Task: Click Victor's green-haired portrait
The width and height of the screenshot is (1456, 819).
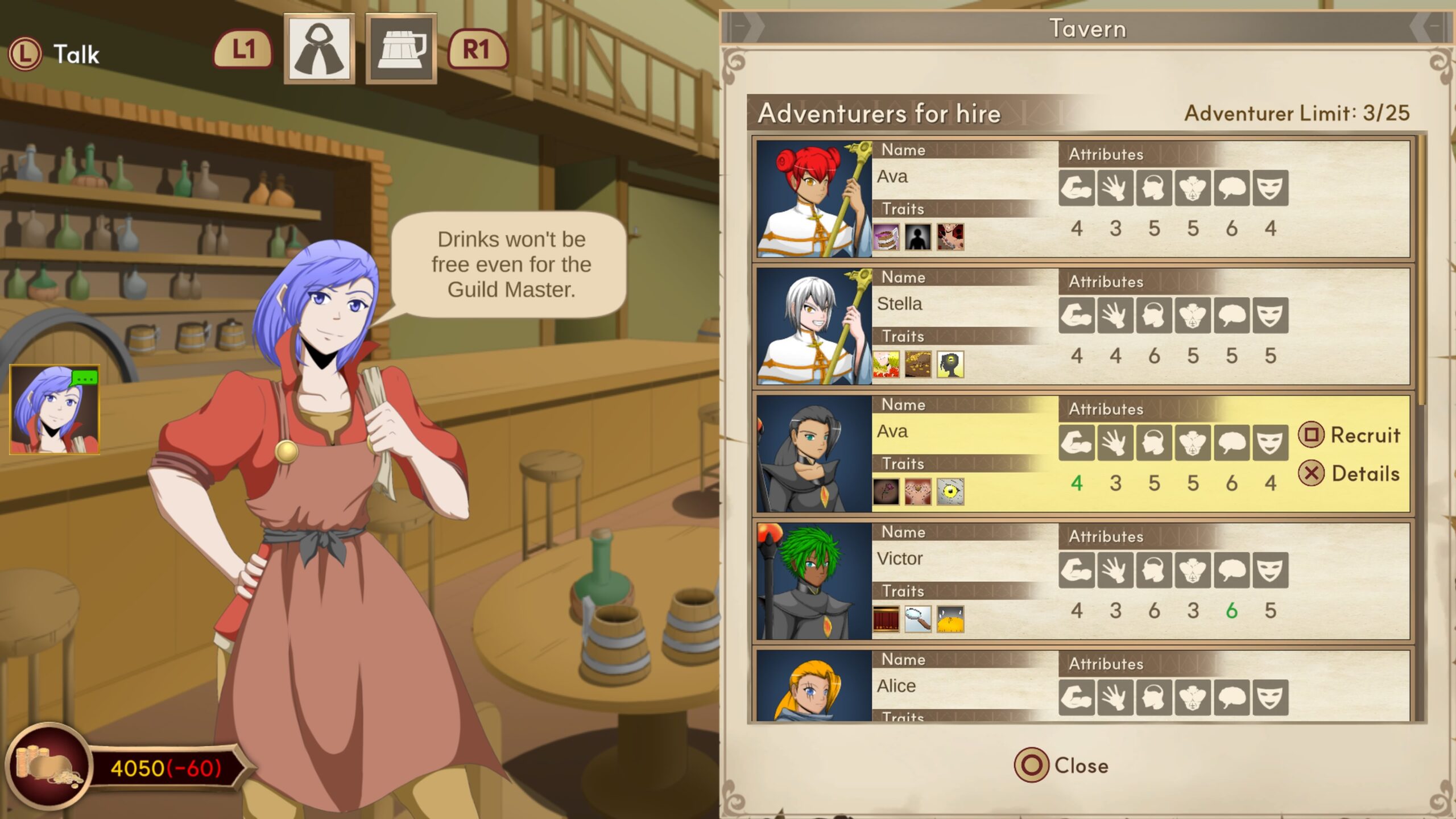Action: [x=814, y=581]
